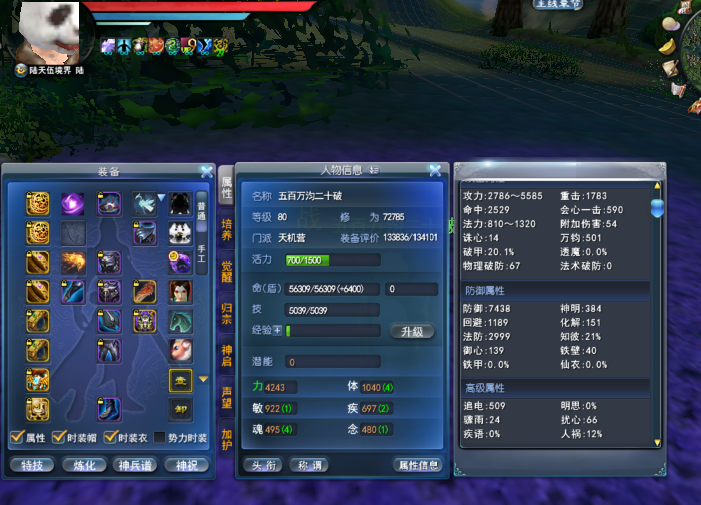Viewport: 701px width, 505px height.
Task: Enable the 势力时装 faction outfit checkbox
Action: click(160, 437)
